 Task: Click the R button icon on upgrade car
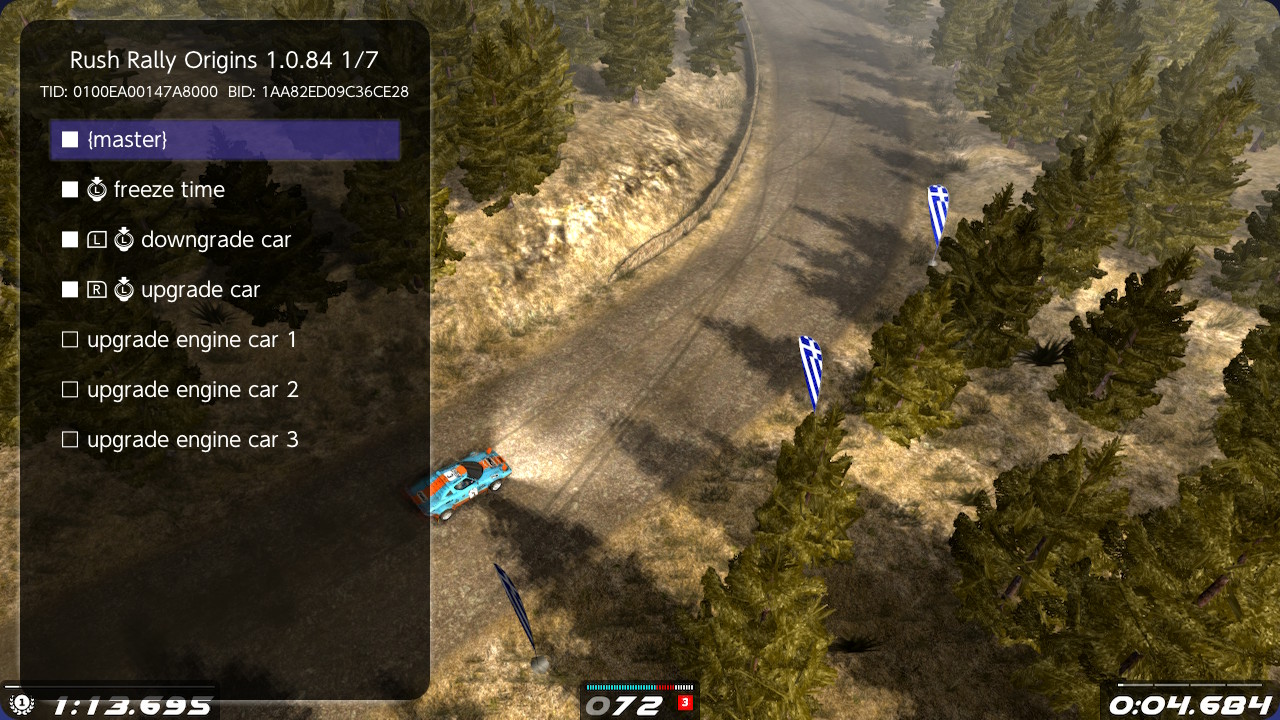click(x=98, y=289)
